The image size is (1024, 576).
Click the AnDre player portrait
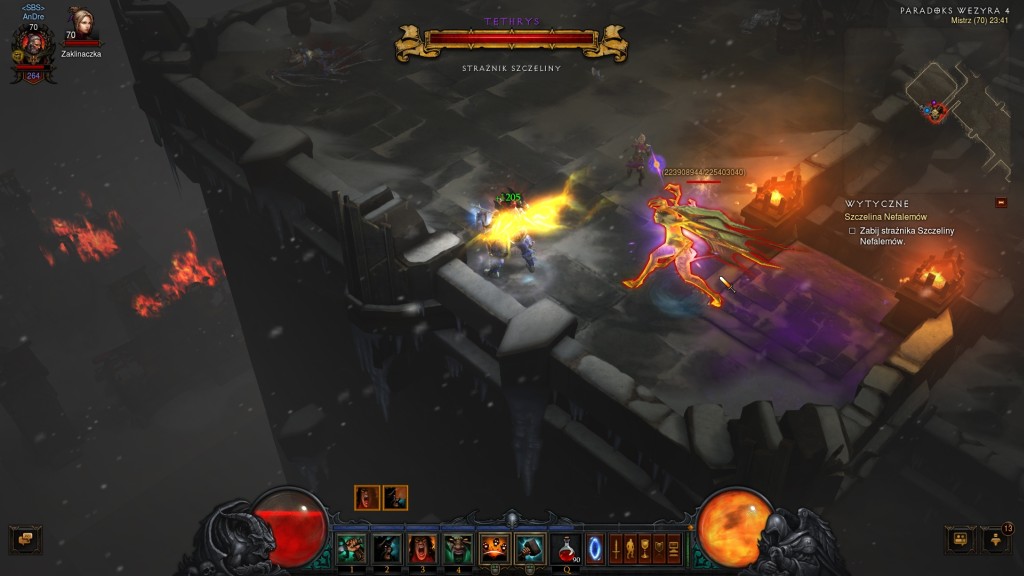point(32,46)
